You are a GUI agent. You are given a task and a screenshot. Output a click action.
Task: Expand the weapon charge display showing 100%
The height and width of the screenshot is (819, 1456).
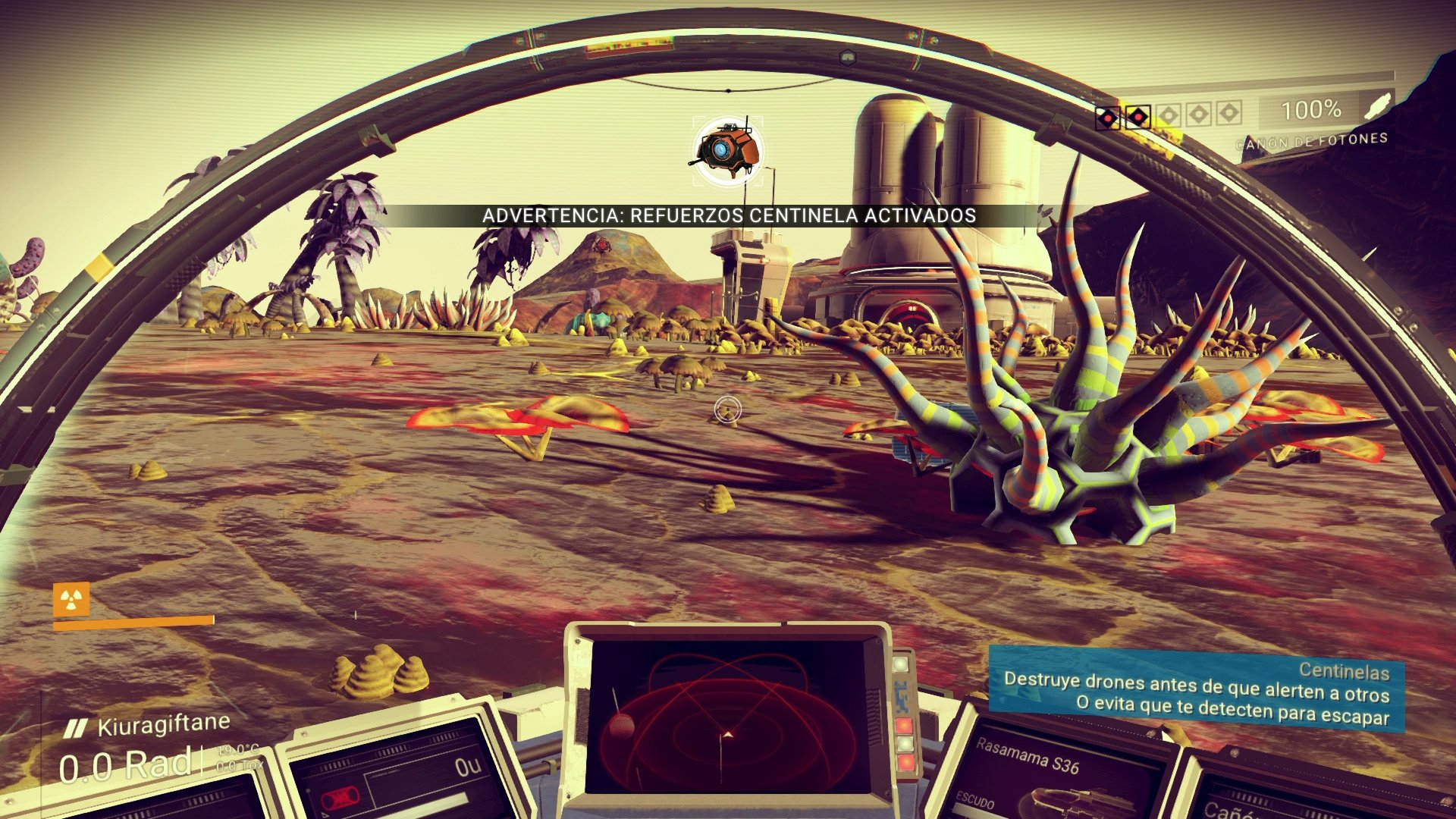point(1311,110)
